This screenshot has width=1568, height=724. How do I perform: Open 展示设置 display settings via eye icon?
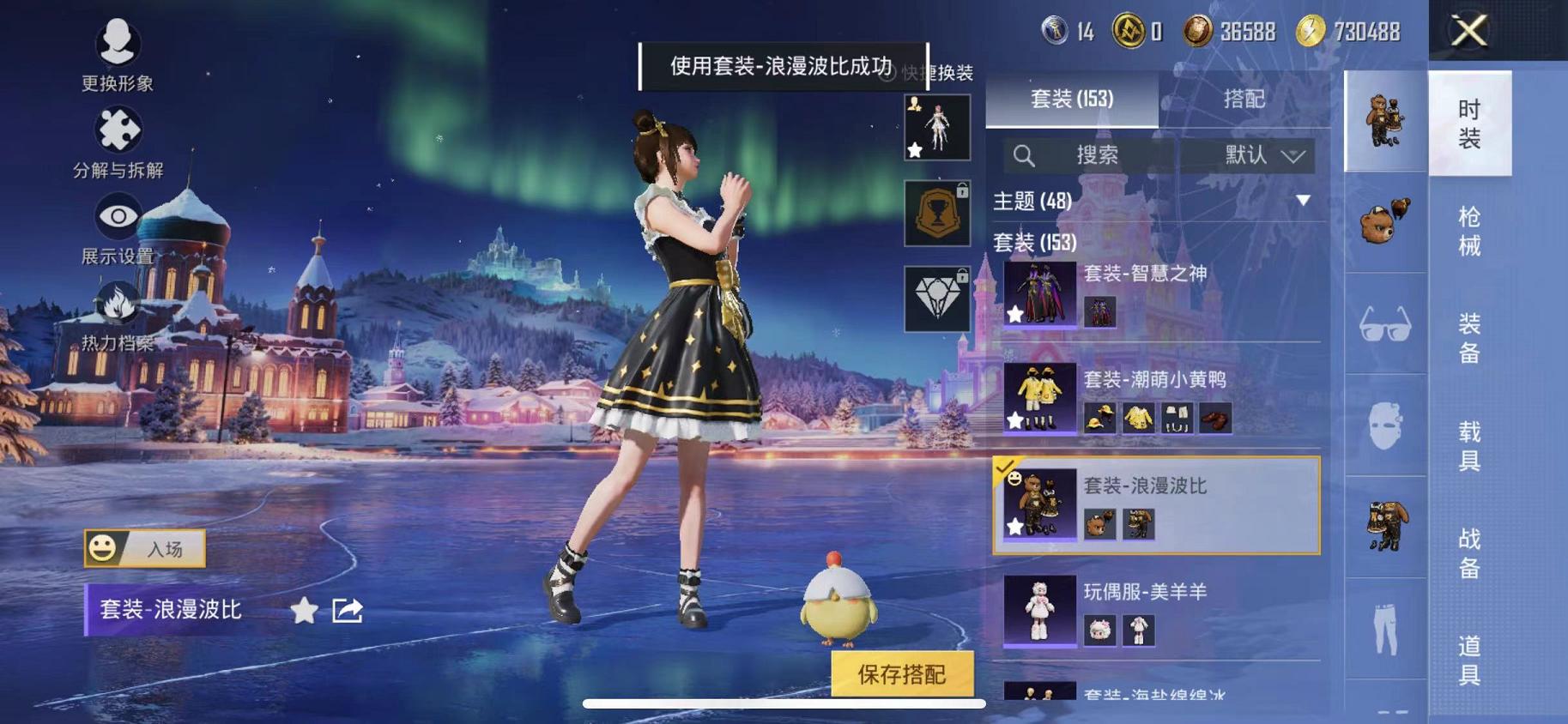[x=118, y=219]
